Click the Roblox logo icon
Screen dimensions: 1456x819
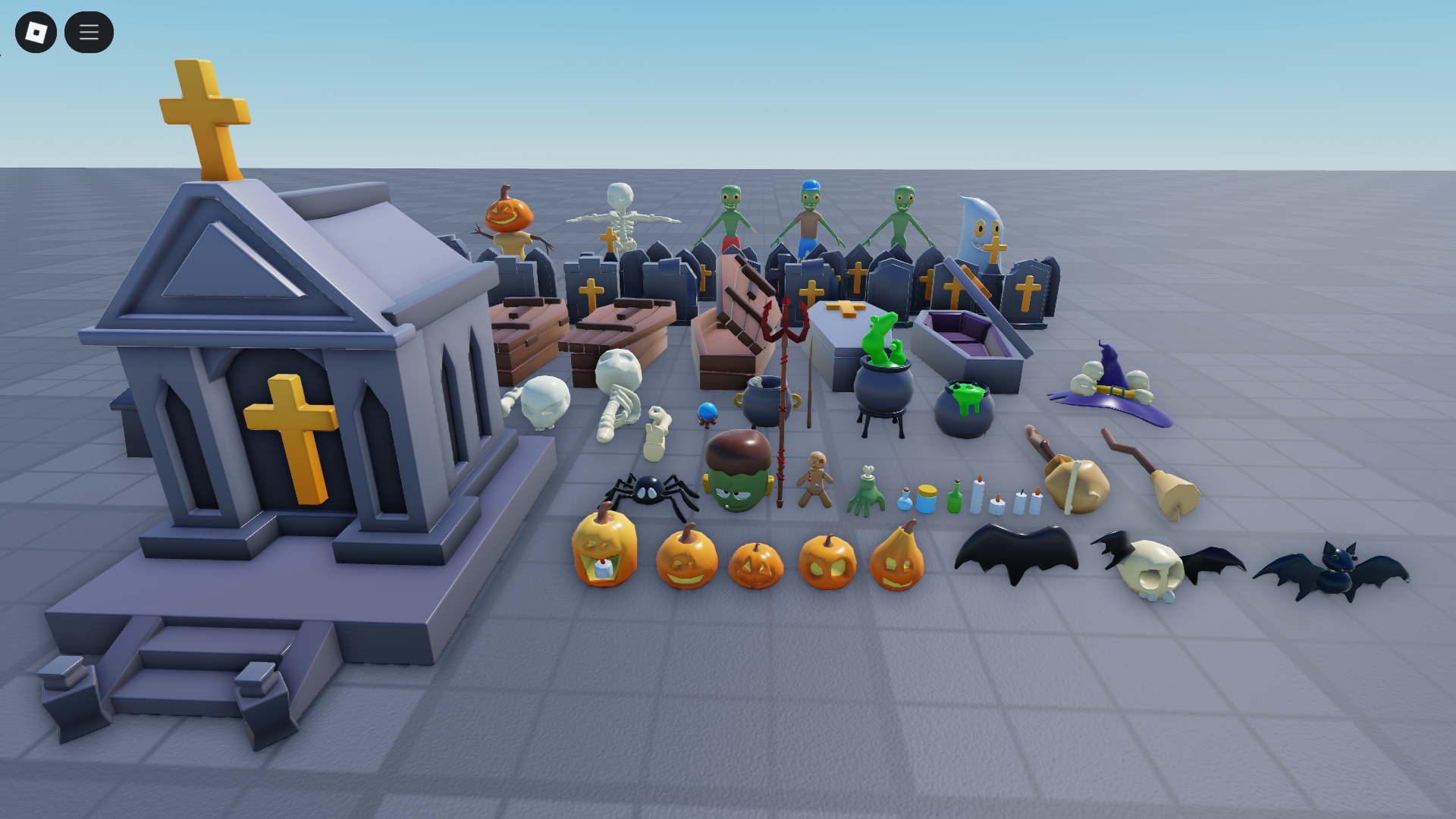pyautogui.click(x=36, y=32)
